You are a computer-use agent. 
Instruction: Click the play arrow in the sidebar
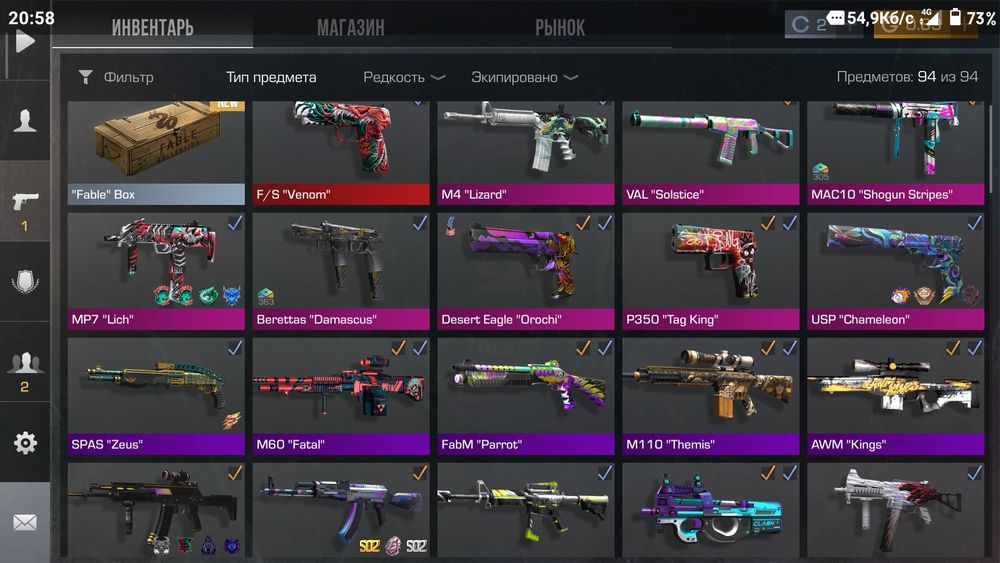pyautogui.click(x=25, y=40)
